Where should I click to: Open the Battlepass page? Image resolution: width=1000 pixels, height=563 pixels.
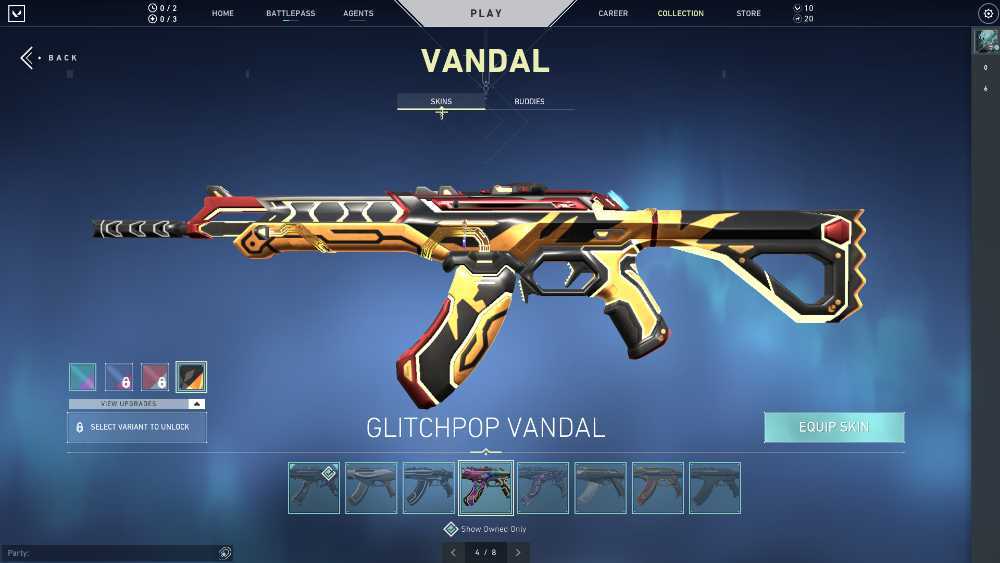[288, 14]
